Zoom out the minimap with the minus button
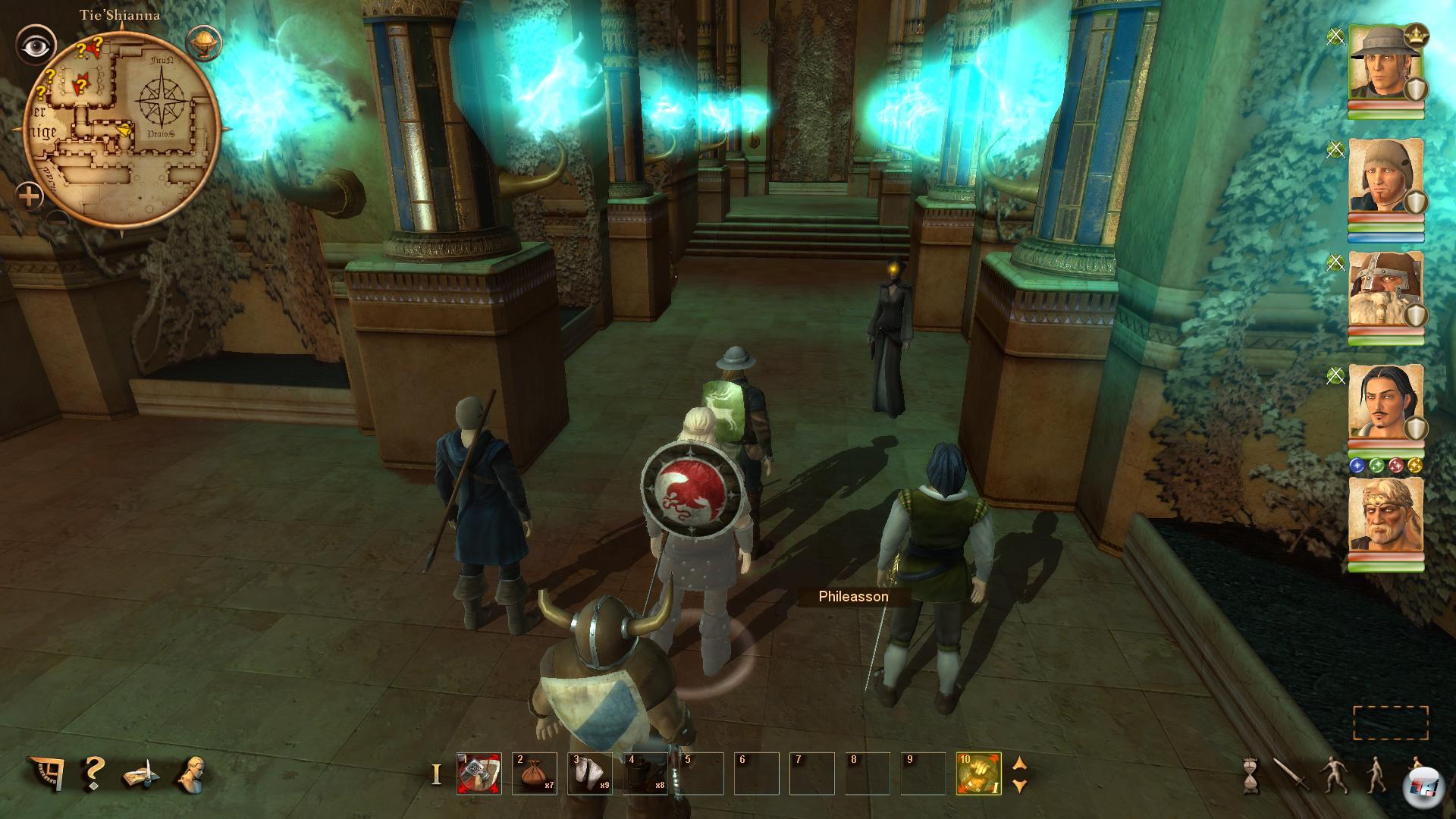Image resolution: width=1456 pixels, height=819 pixels. 58,221
